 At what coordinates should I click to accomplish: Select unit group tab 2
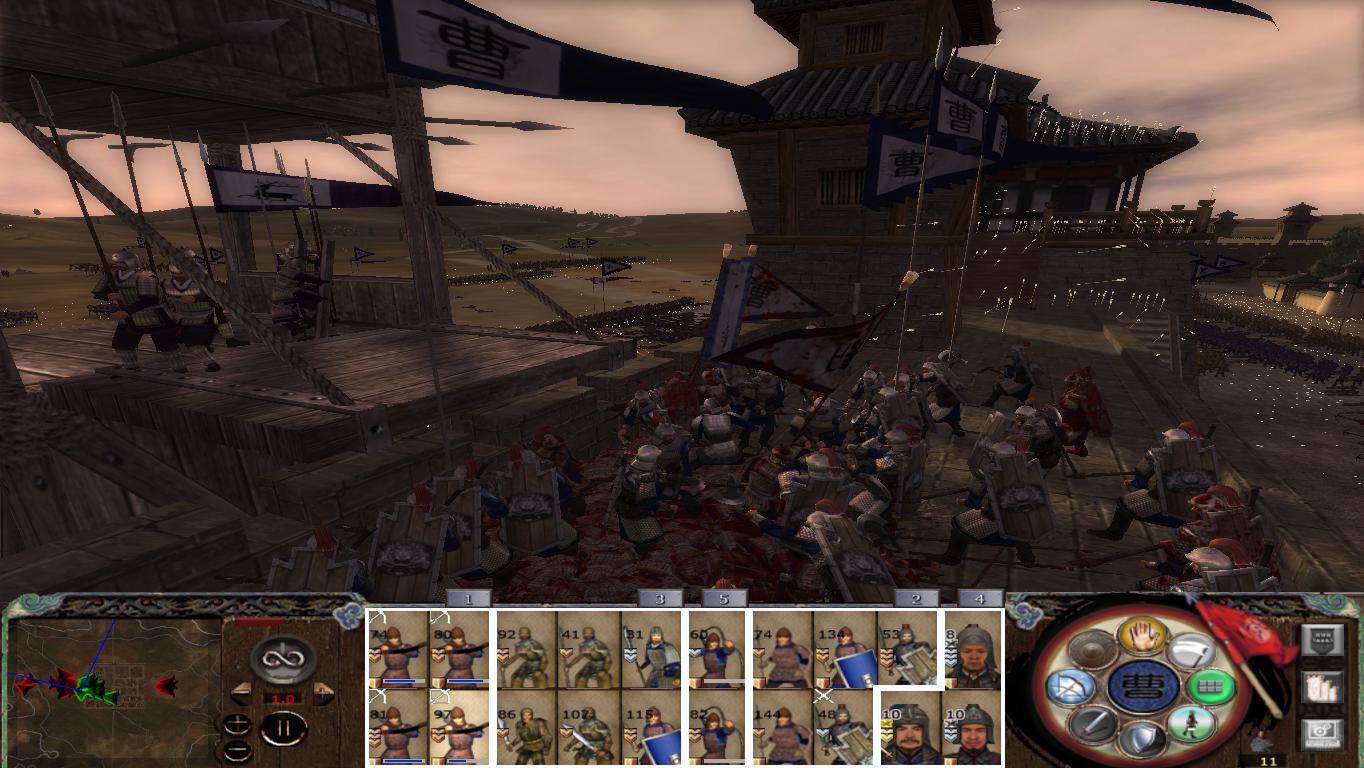tap(915, 598)
